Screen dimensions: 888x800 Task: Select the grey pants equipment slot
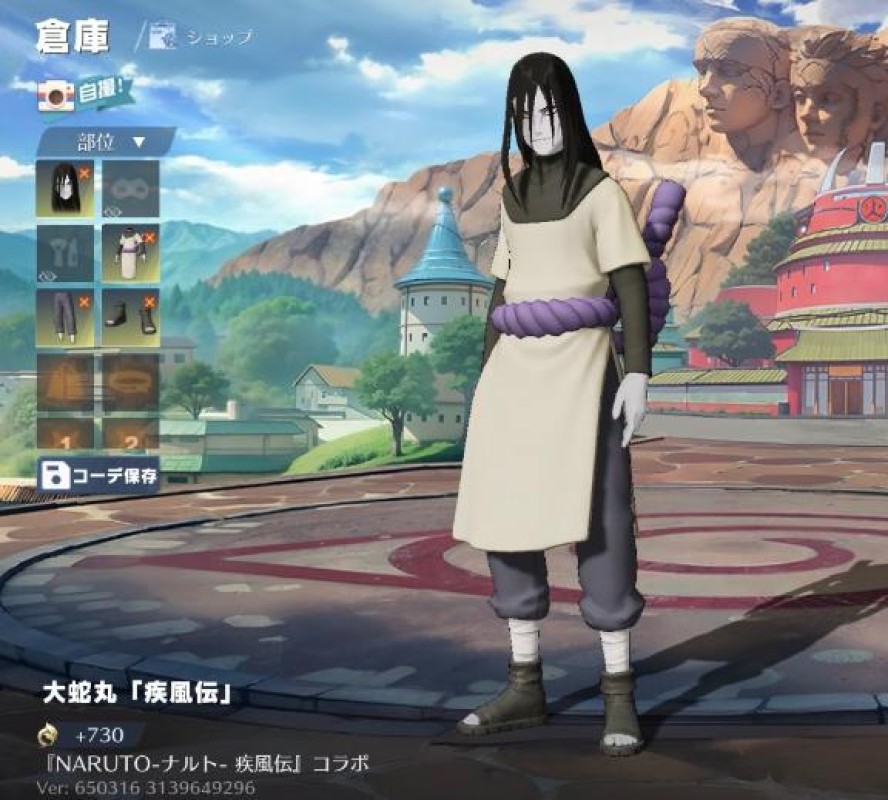pos(65,318)
